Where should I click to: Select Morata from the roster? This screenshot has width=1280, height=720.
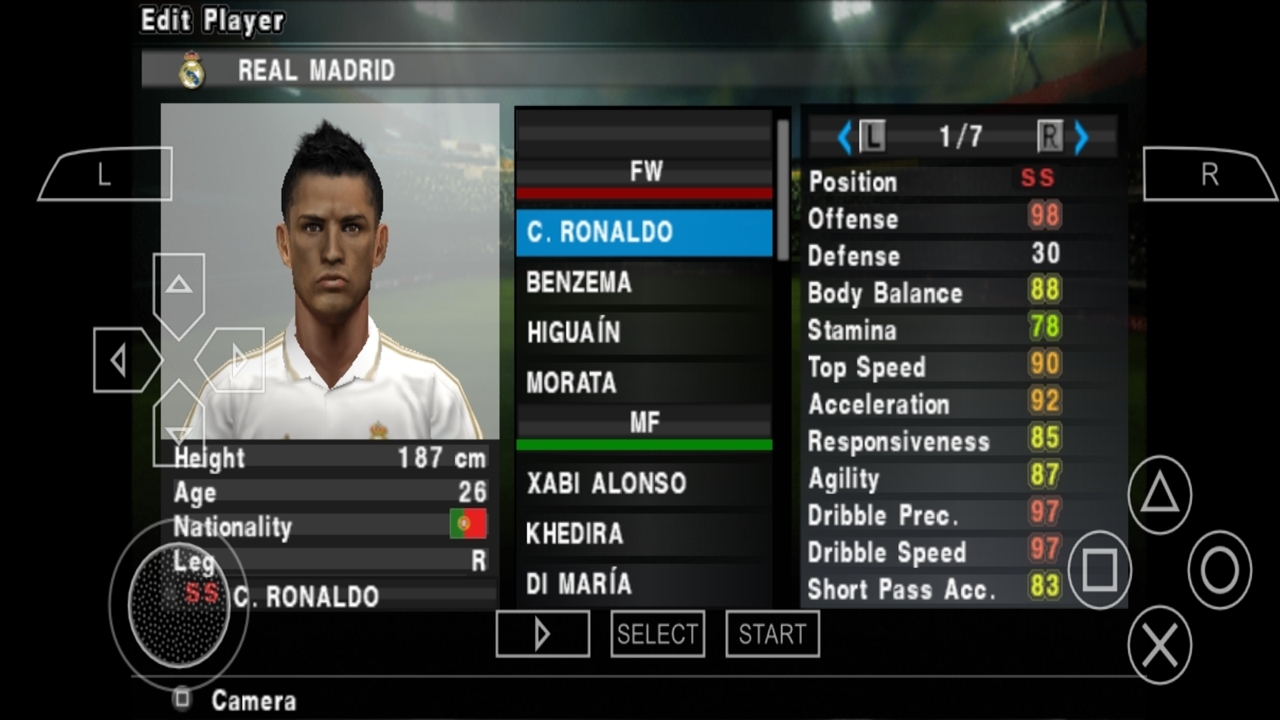coord(644,382)
